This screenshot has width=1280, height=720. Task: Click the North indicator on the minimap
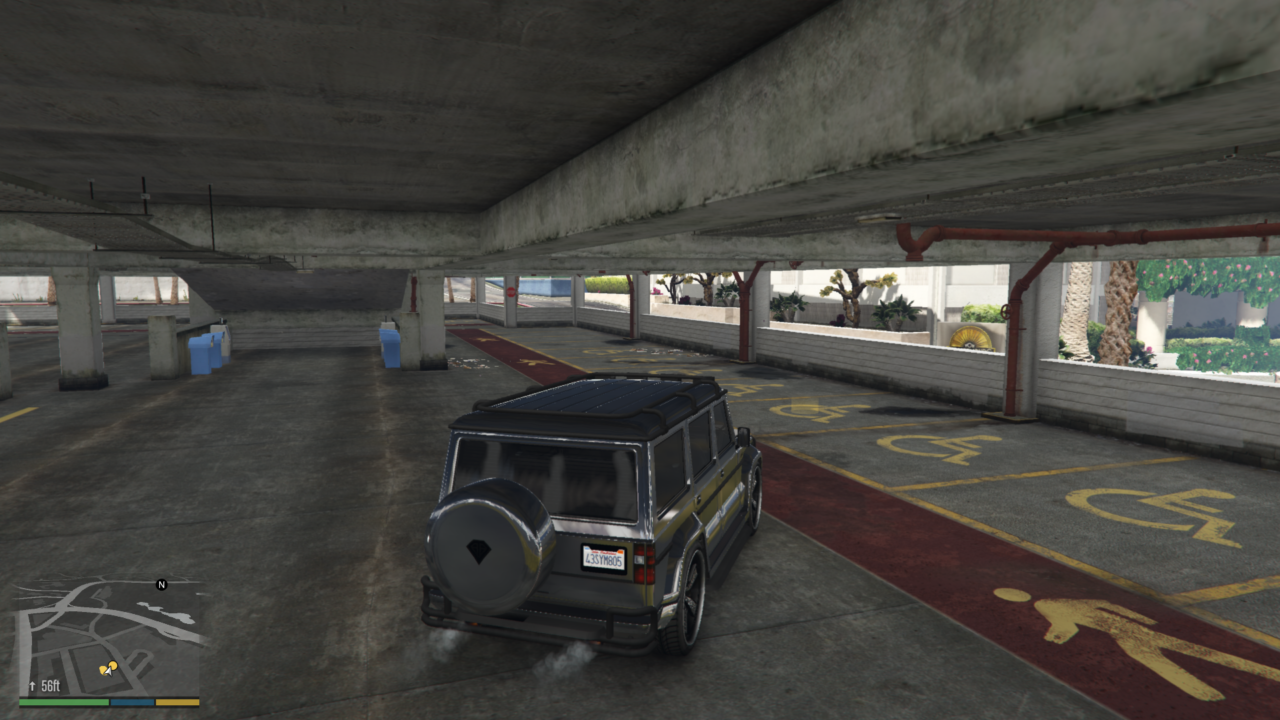(161, 585)
